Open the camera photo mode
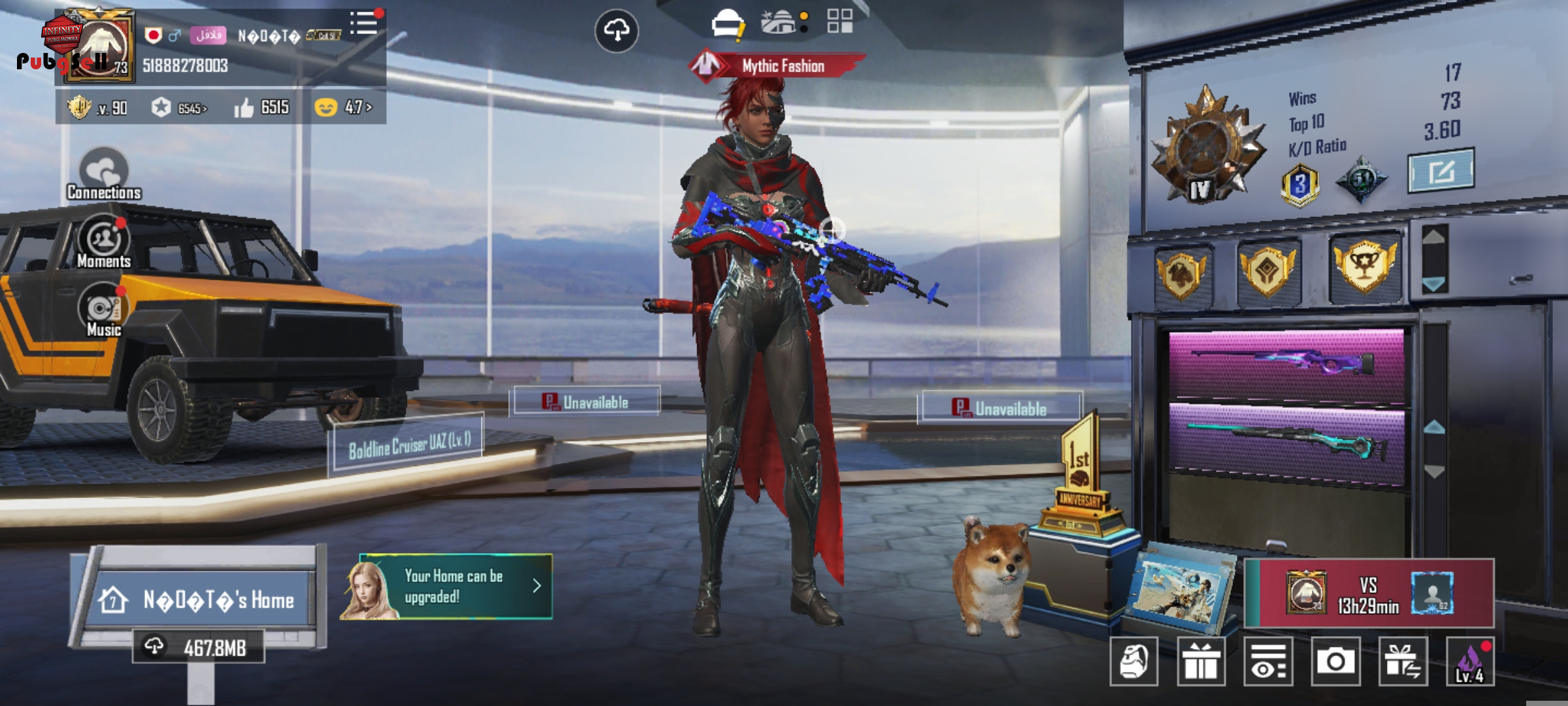1568x706 pixels. pyautogui.click(x=1335, y=662)
